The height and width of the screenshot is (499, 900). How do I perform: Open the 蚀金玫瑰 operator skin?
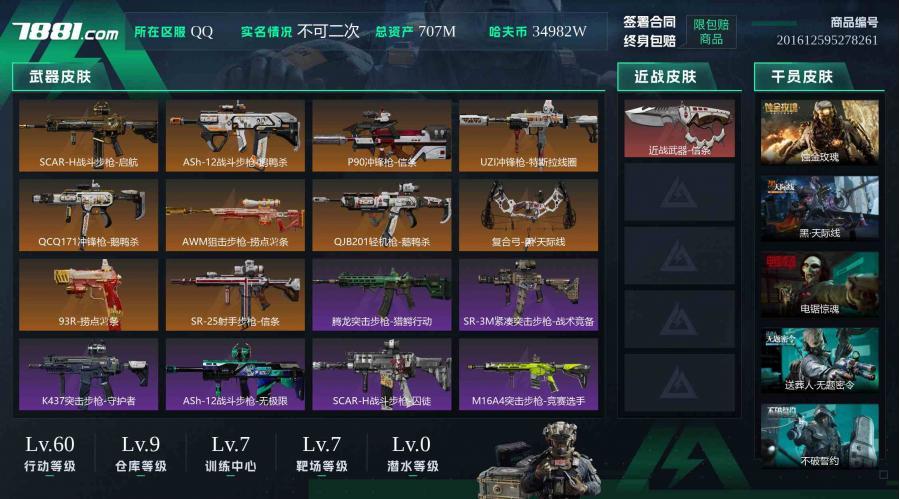[819, 131]
